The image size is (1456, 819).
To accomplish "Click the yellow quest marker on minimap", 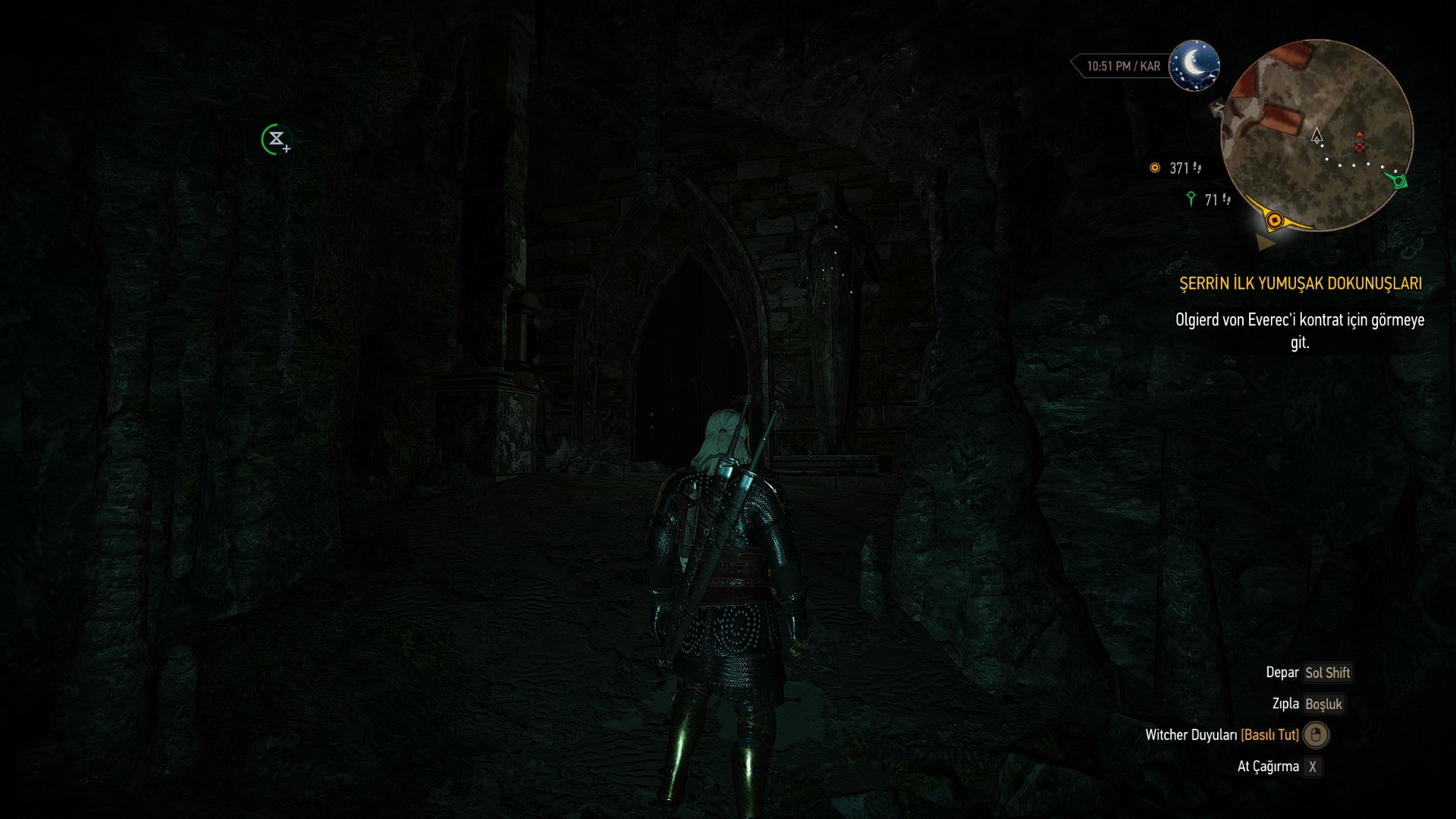I will click(x=1275, y=221).
